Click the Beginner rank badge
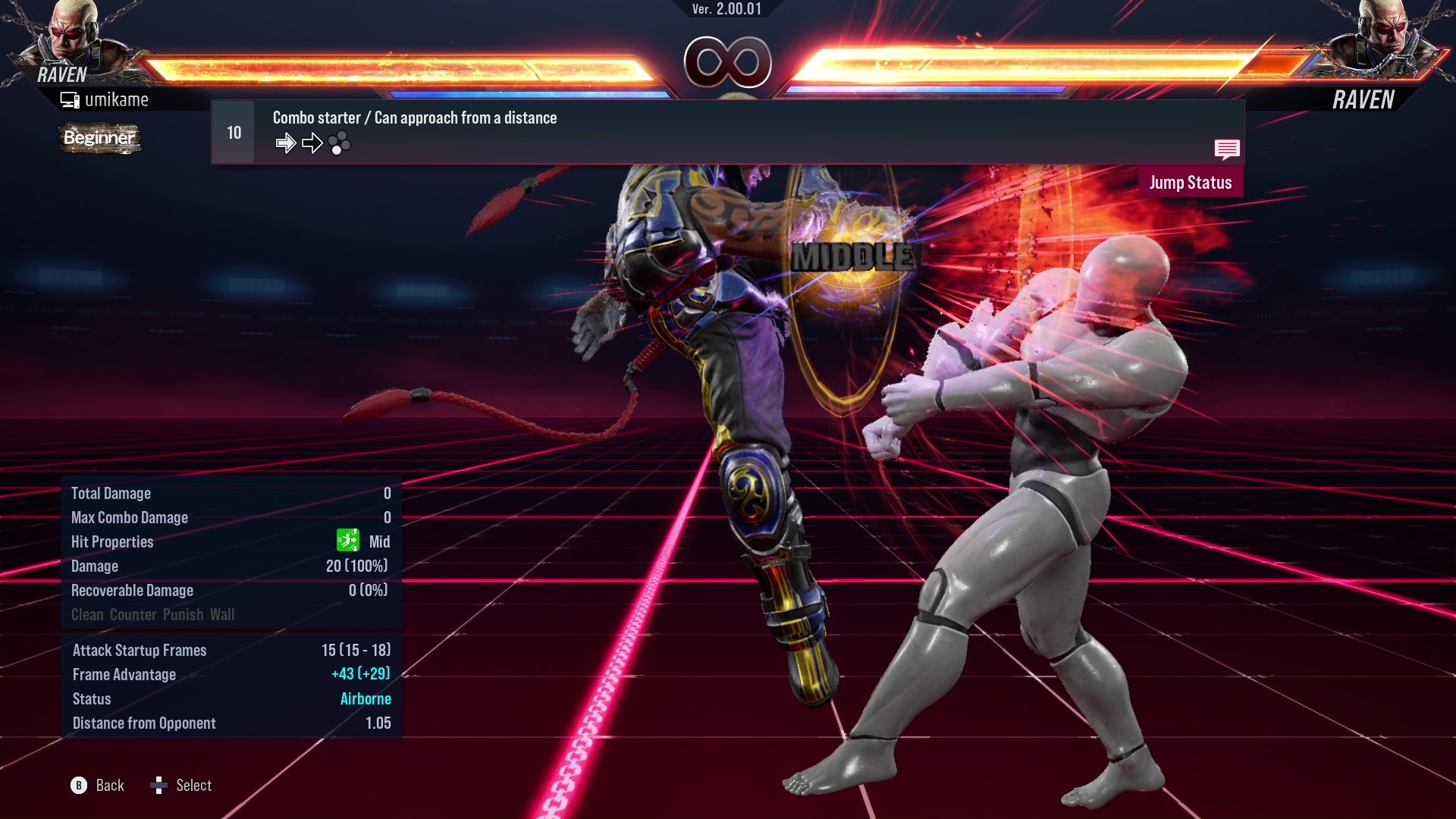This screenshot has width=1456, height=819. point(99,138)
